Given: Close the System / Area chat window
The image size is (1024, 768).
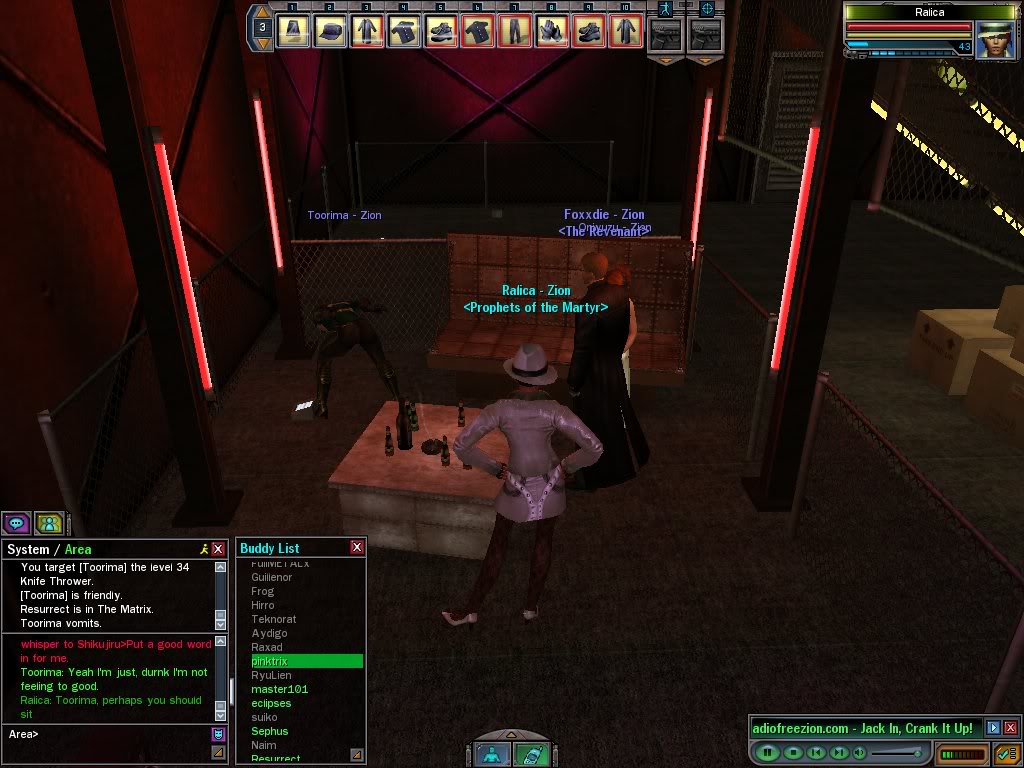Looking at the screenshot, I should 218,549.
